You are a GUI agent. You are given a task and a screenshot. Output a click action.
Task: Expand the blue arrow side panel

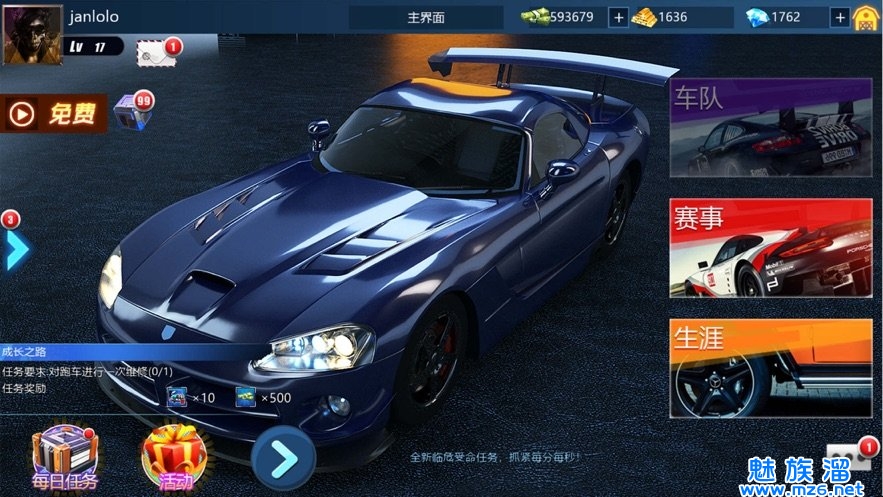pos(15,249)
